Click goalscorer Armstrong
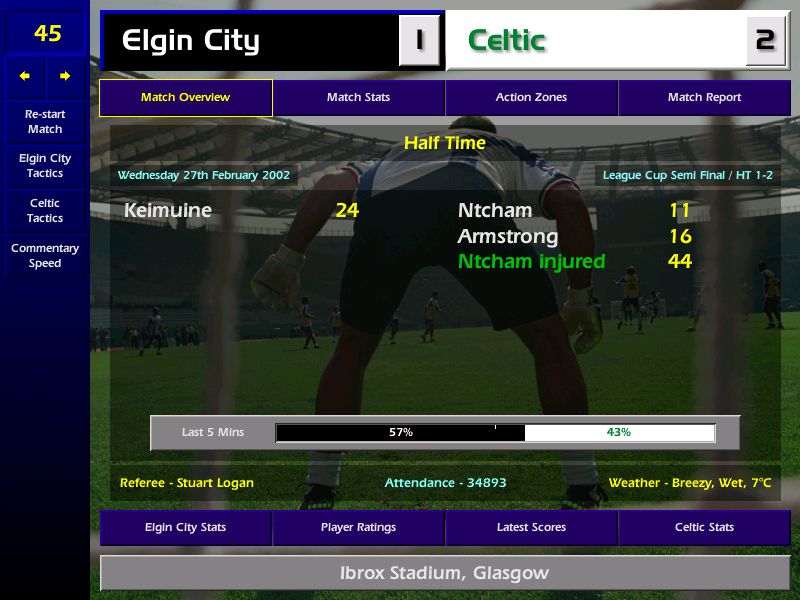The width and height of the screenshot is (800, 600). tap(508, 237)
